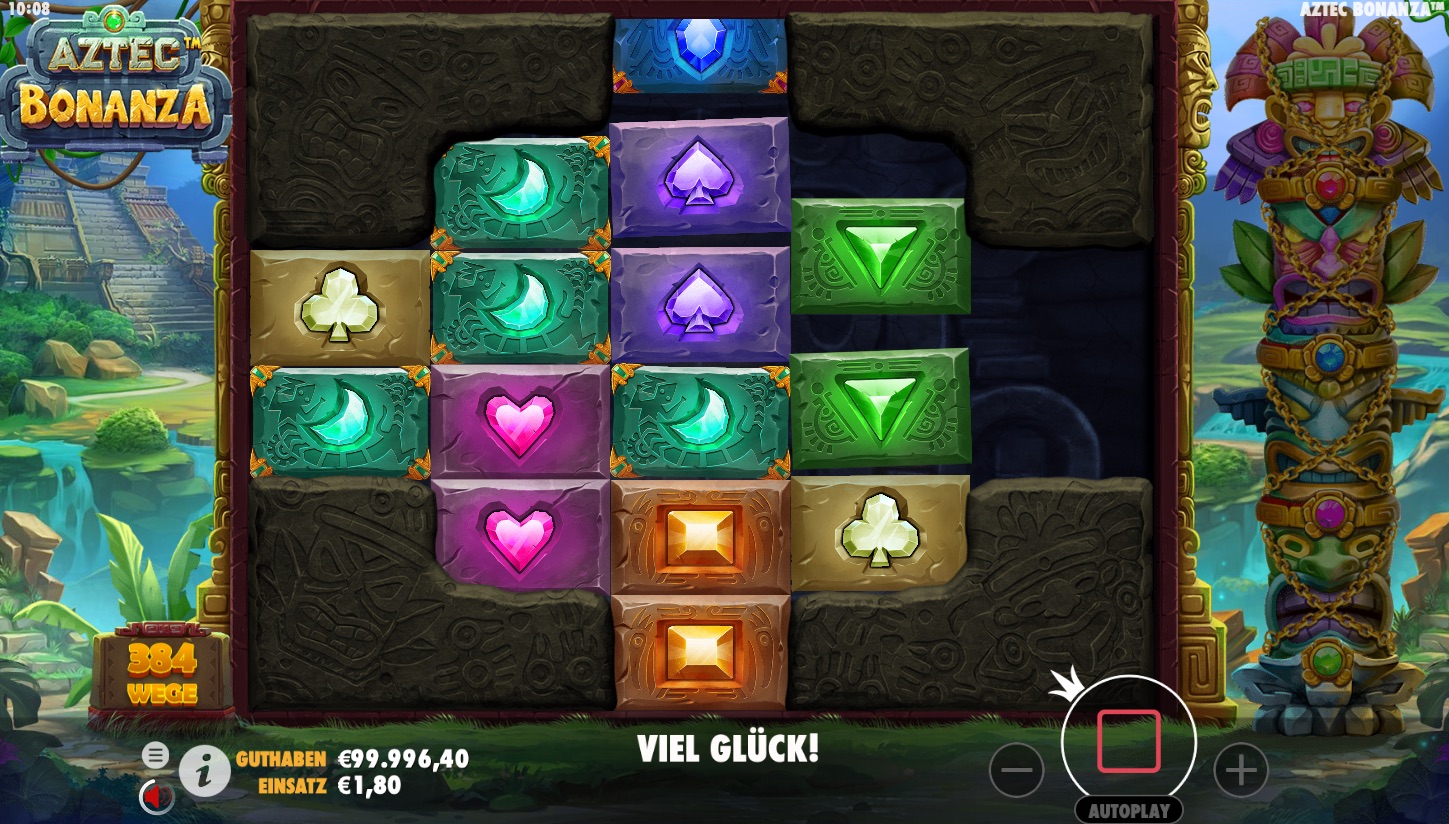Open the hamburger menu

[155, 755]
